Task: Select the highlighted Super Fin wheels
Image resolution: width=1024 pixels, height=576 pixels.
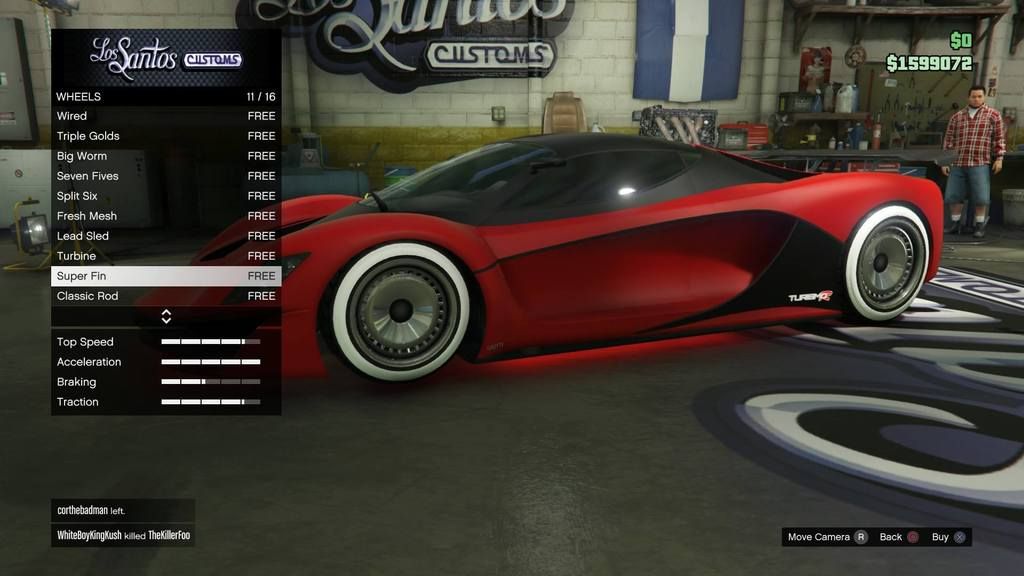Action: point(165,276)
